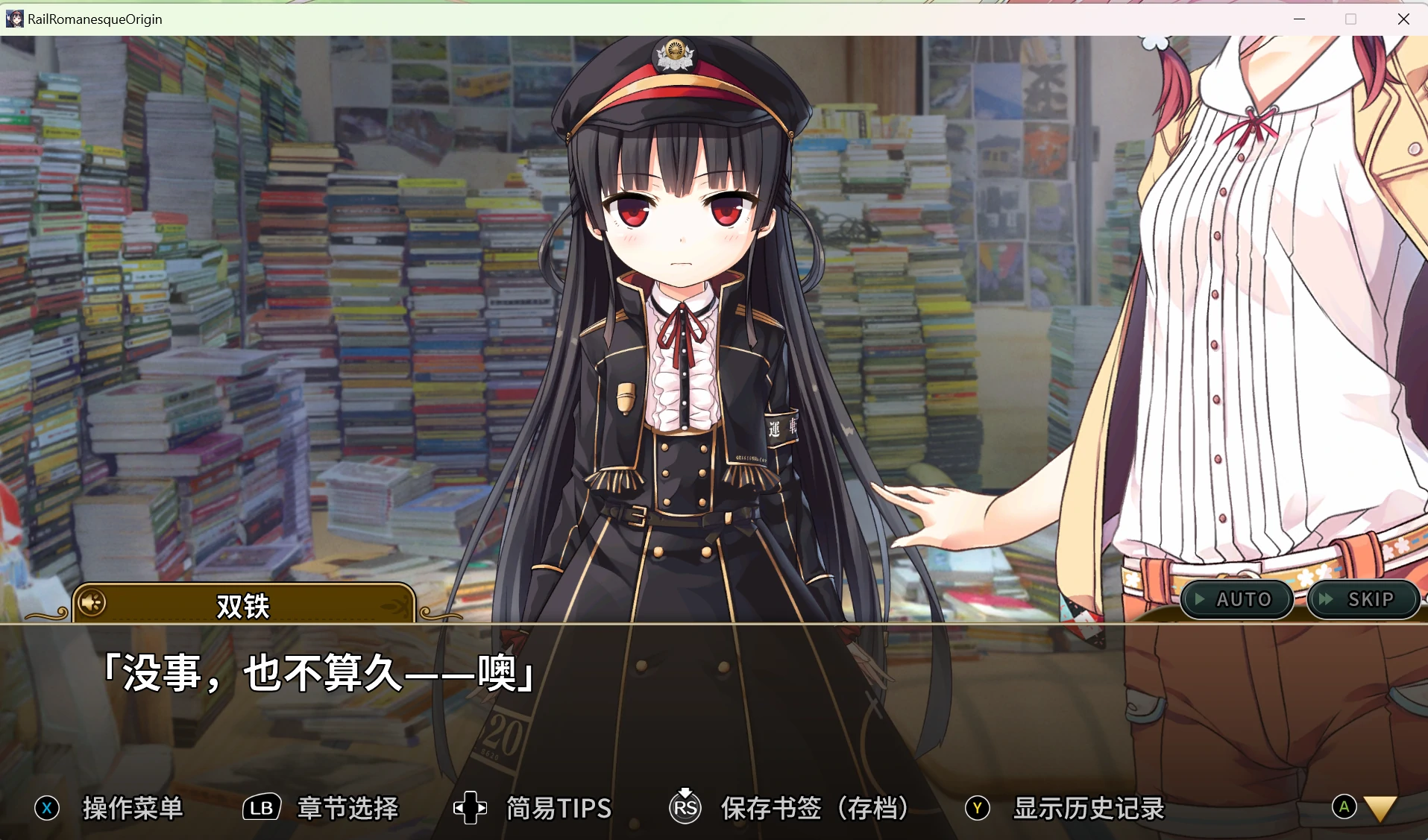Click the yellow down arrow to advance dialogue
This screenshot has height=840, width=1428.
click(x=1380, y=808)
